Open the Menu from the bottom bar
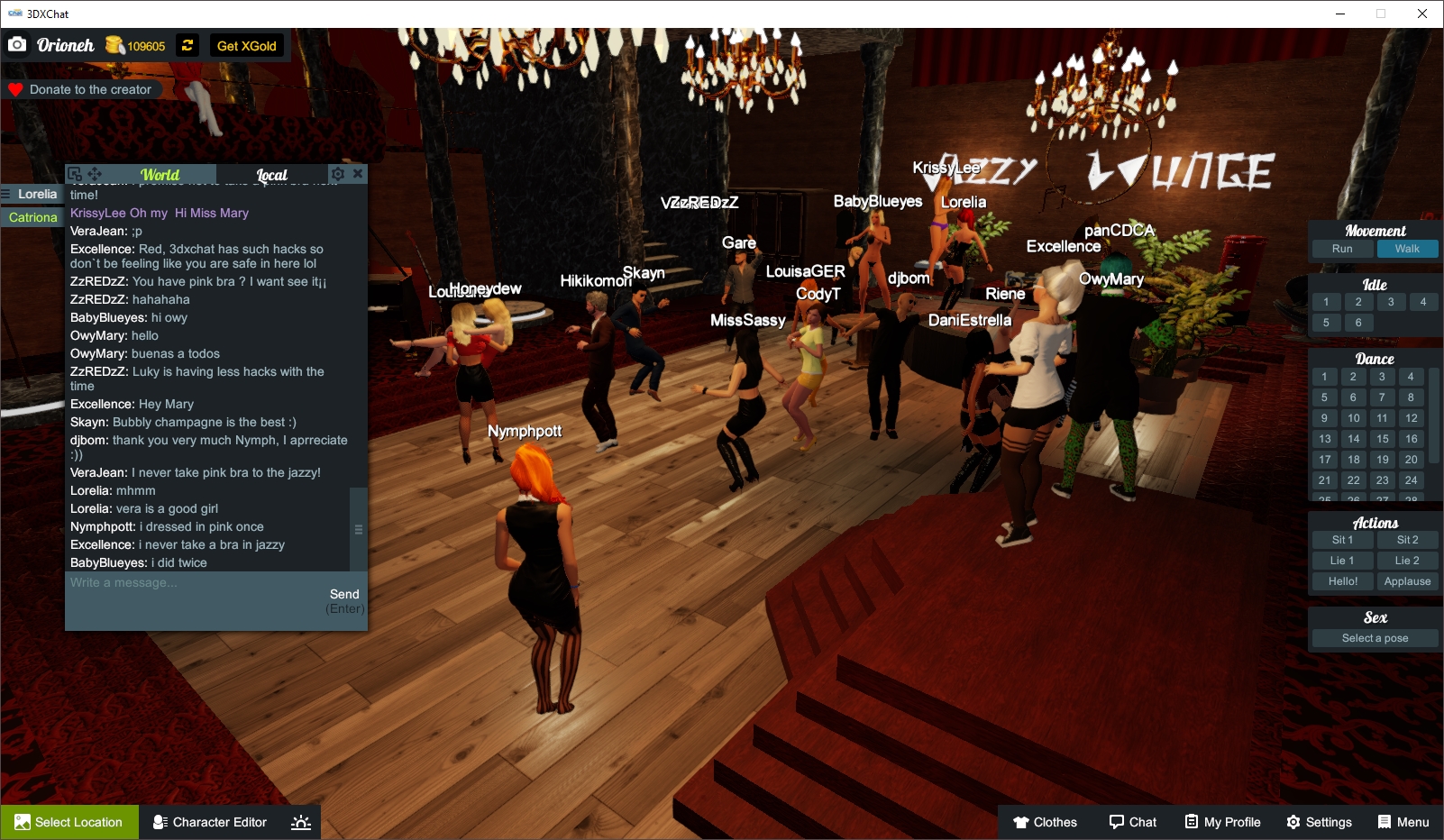Image resolution: width=1444 pixels, height=840 pixels. click(x=1403, y=822)
